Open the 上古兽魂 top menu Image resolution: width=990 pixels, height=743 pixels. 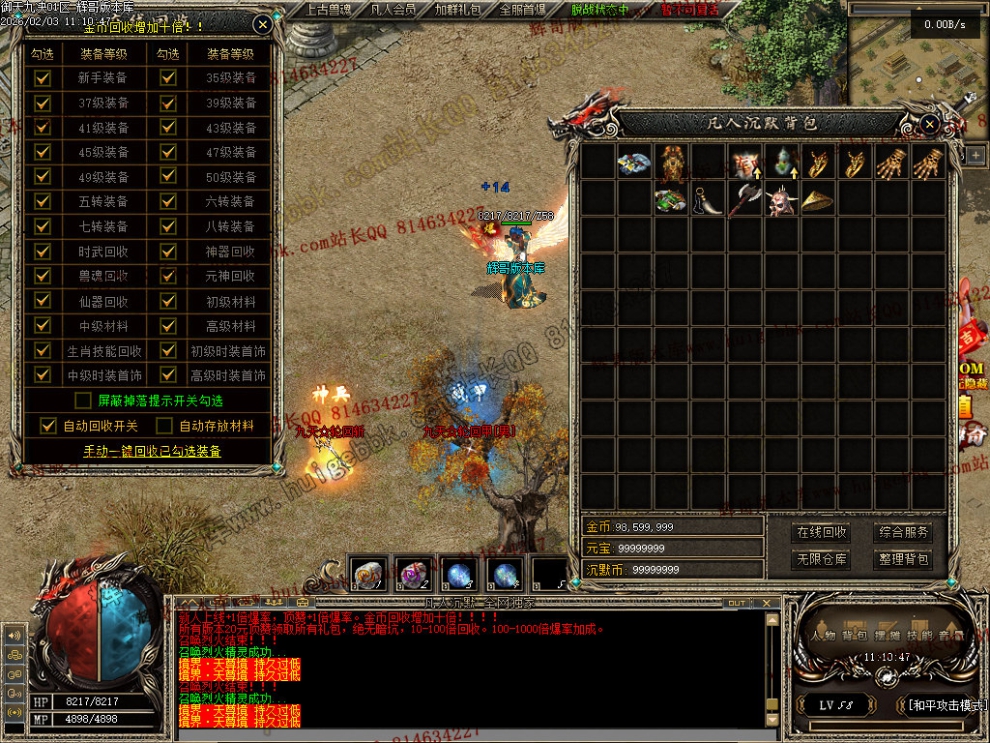[x=327, y=10]
